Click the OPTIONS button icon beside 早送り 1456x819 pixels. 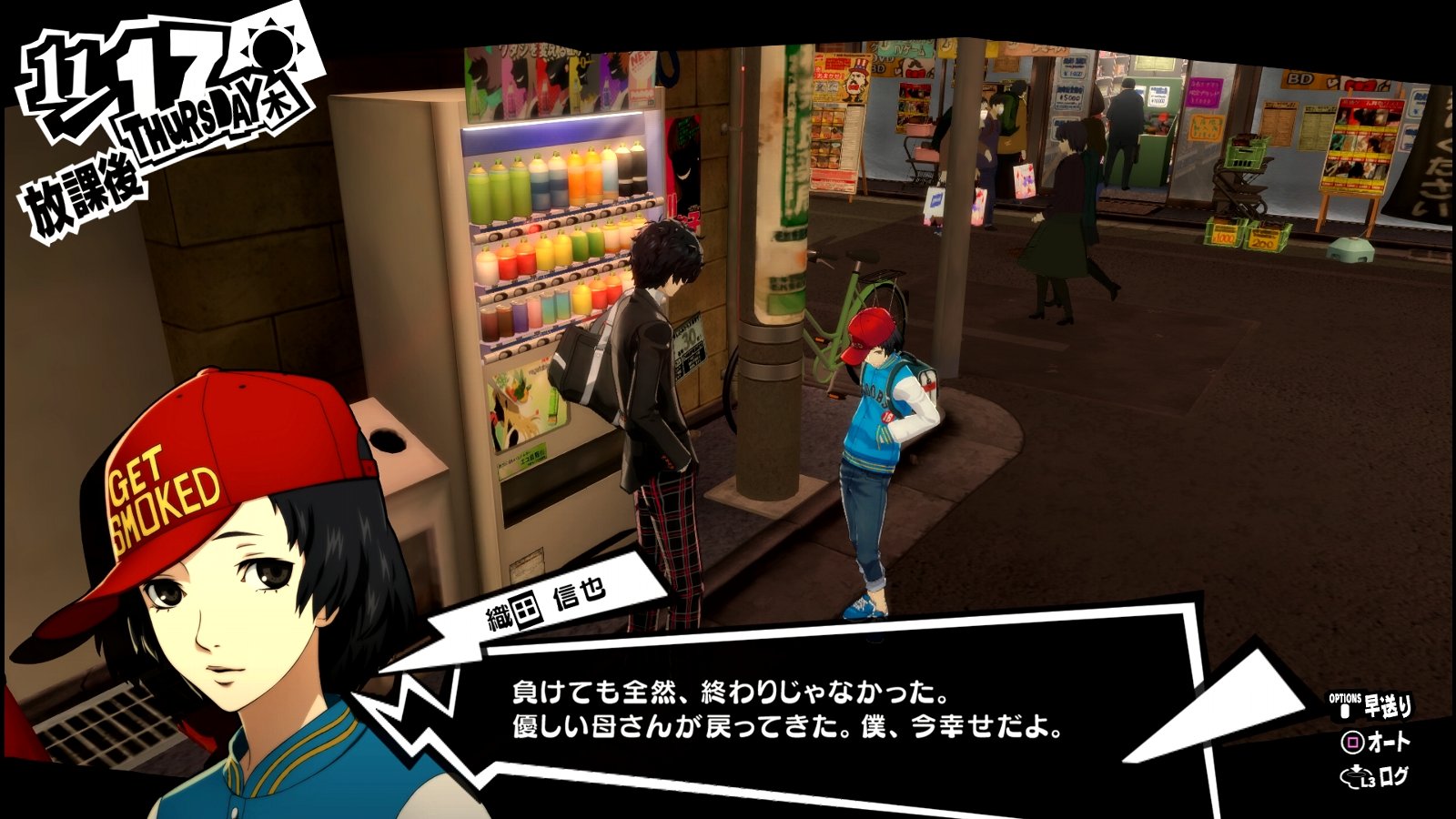click(1345, 710)
